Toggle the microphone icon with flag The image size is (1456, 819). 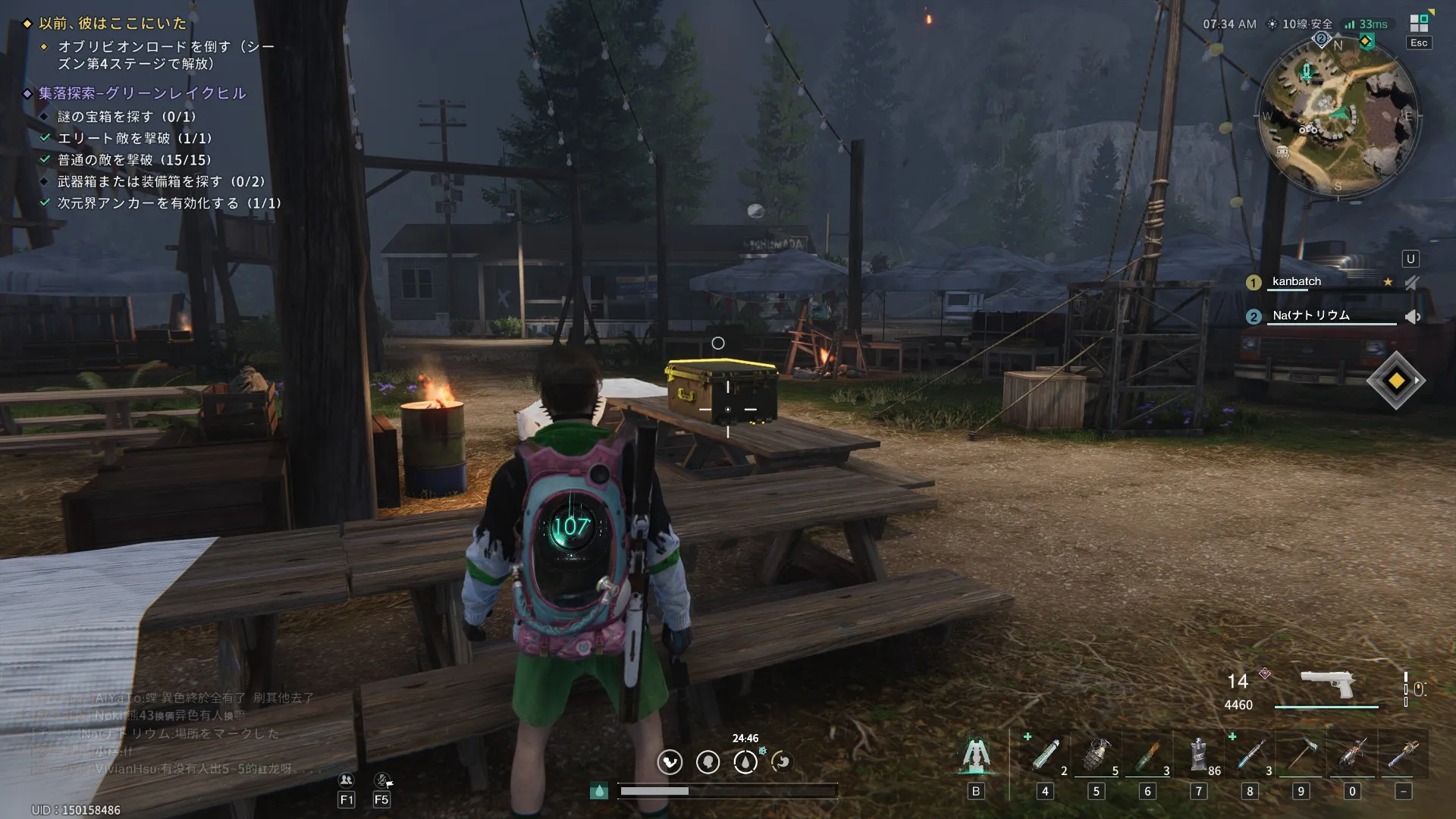pyautogui.click(x=382, y=780)
